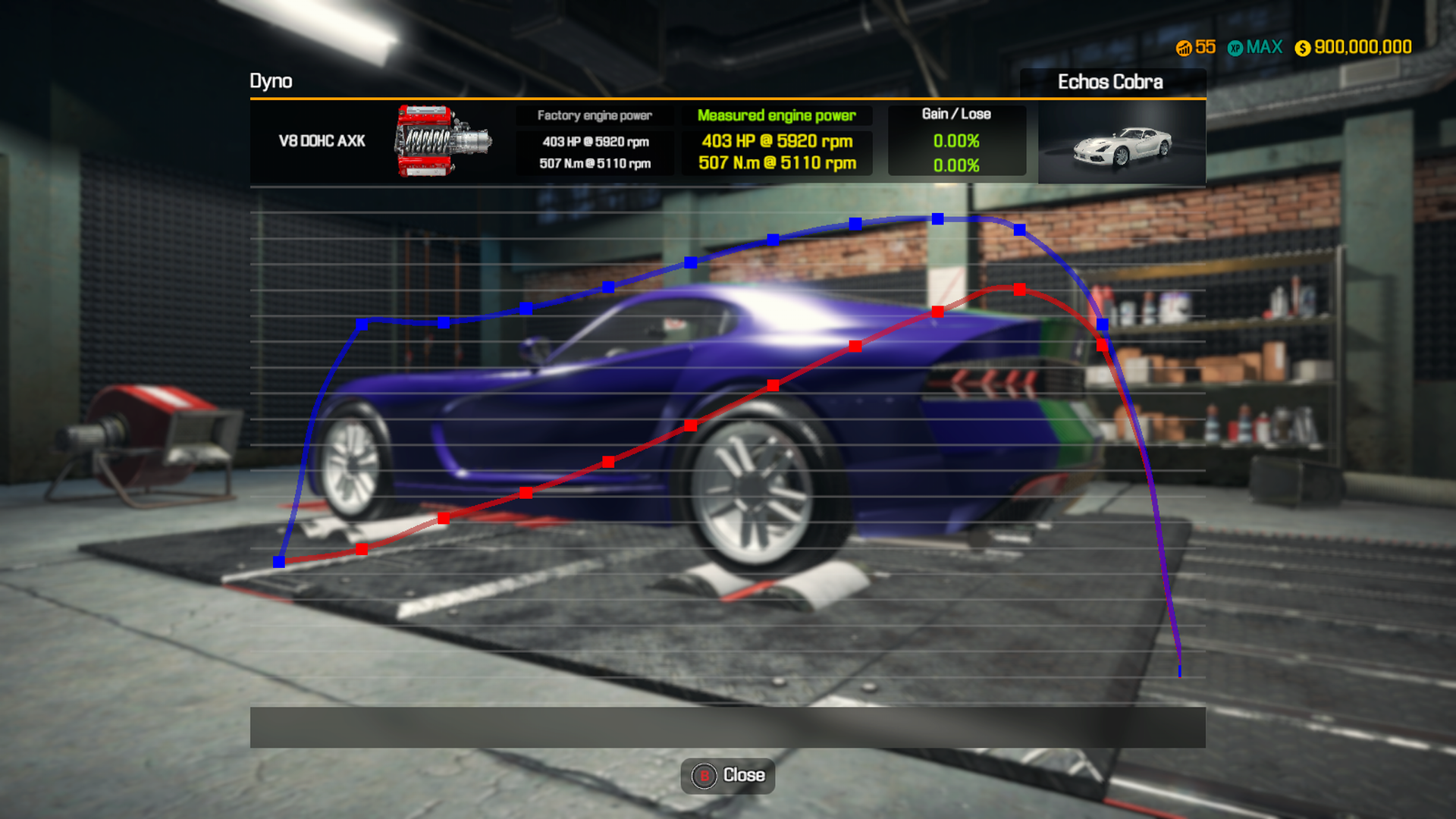The image size is (1456, 819).
Task: Expand the Factory engine power panel
Action: point(595,115)
